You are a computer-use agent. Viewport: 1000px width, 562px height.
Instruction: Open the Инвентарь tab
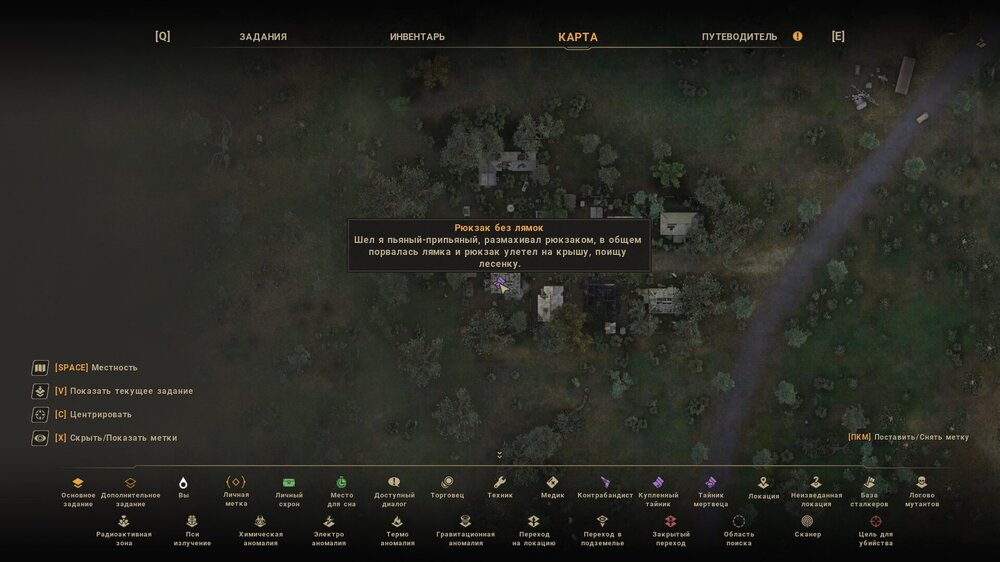point(417,37)
